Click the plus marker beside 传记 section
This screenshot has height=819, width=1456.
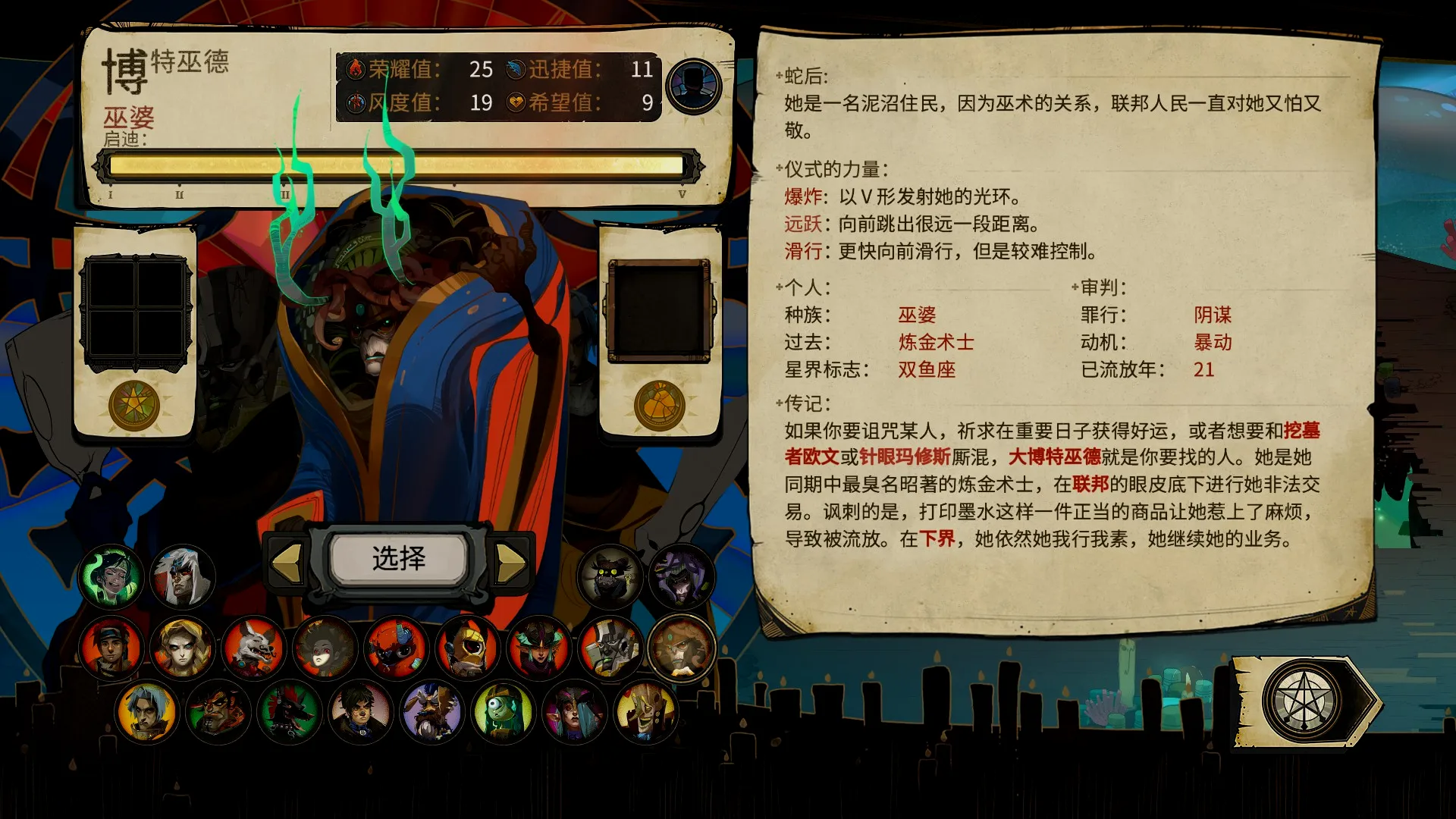[x=777, y=403]
